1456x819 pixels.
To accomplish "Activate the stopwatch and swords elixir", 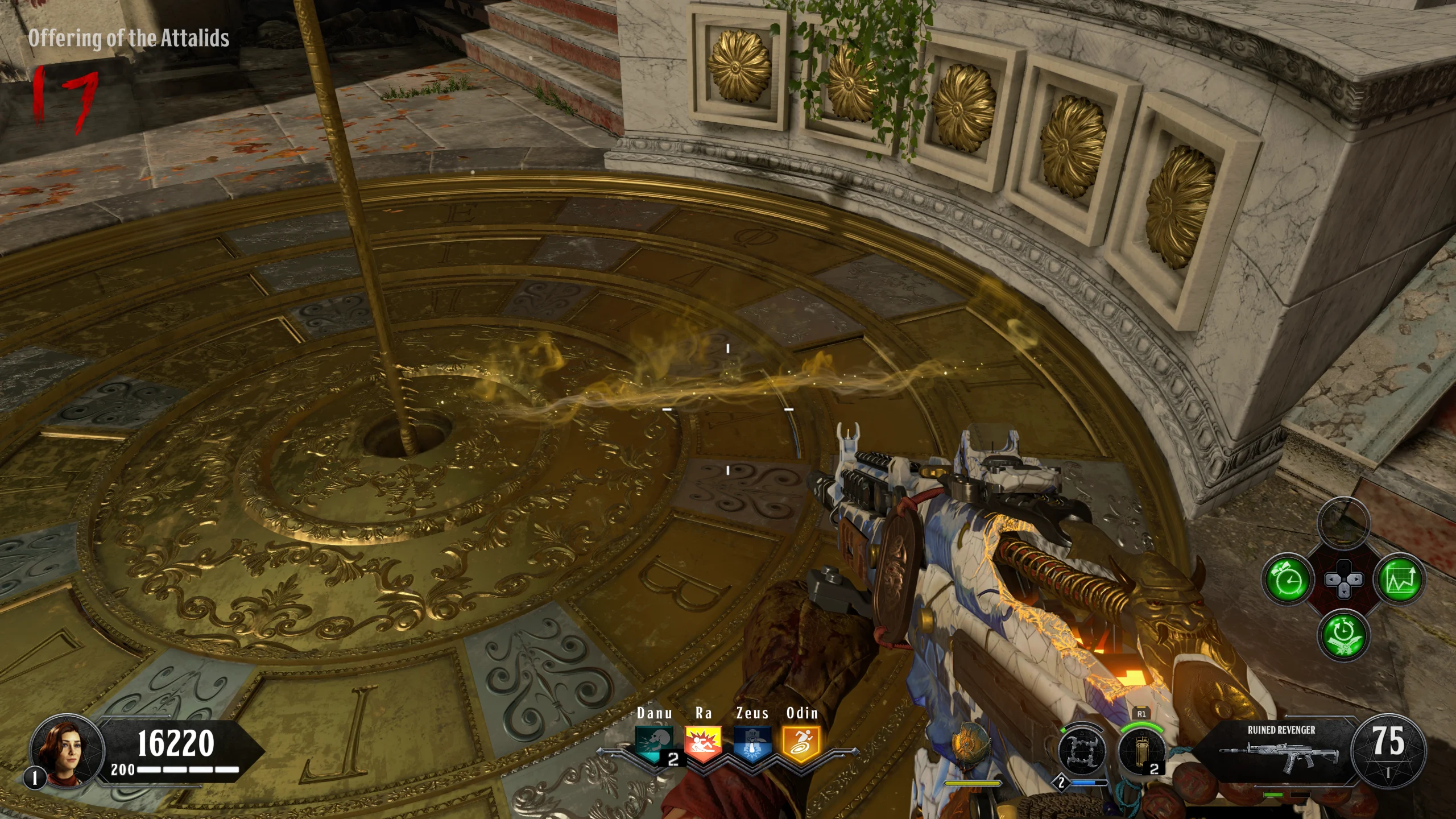I will tap(1343, 635).
